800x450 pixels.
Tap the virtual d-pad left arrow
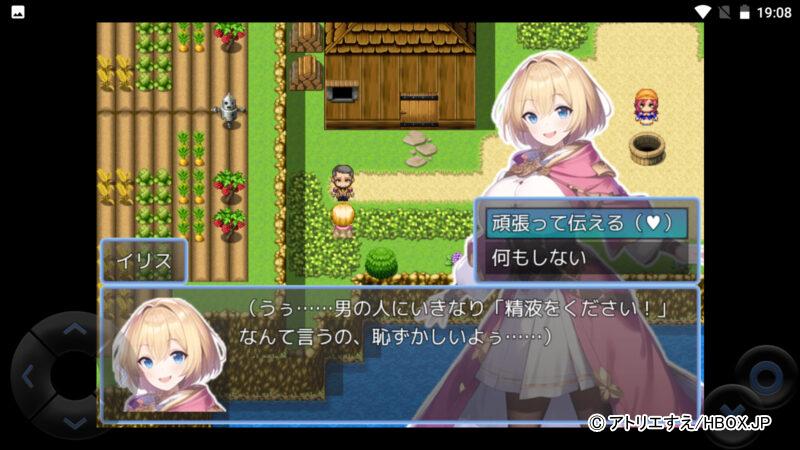click(28, 377)
